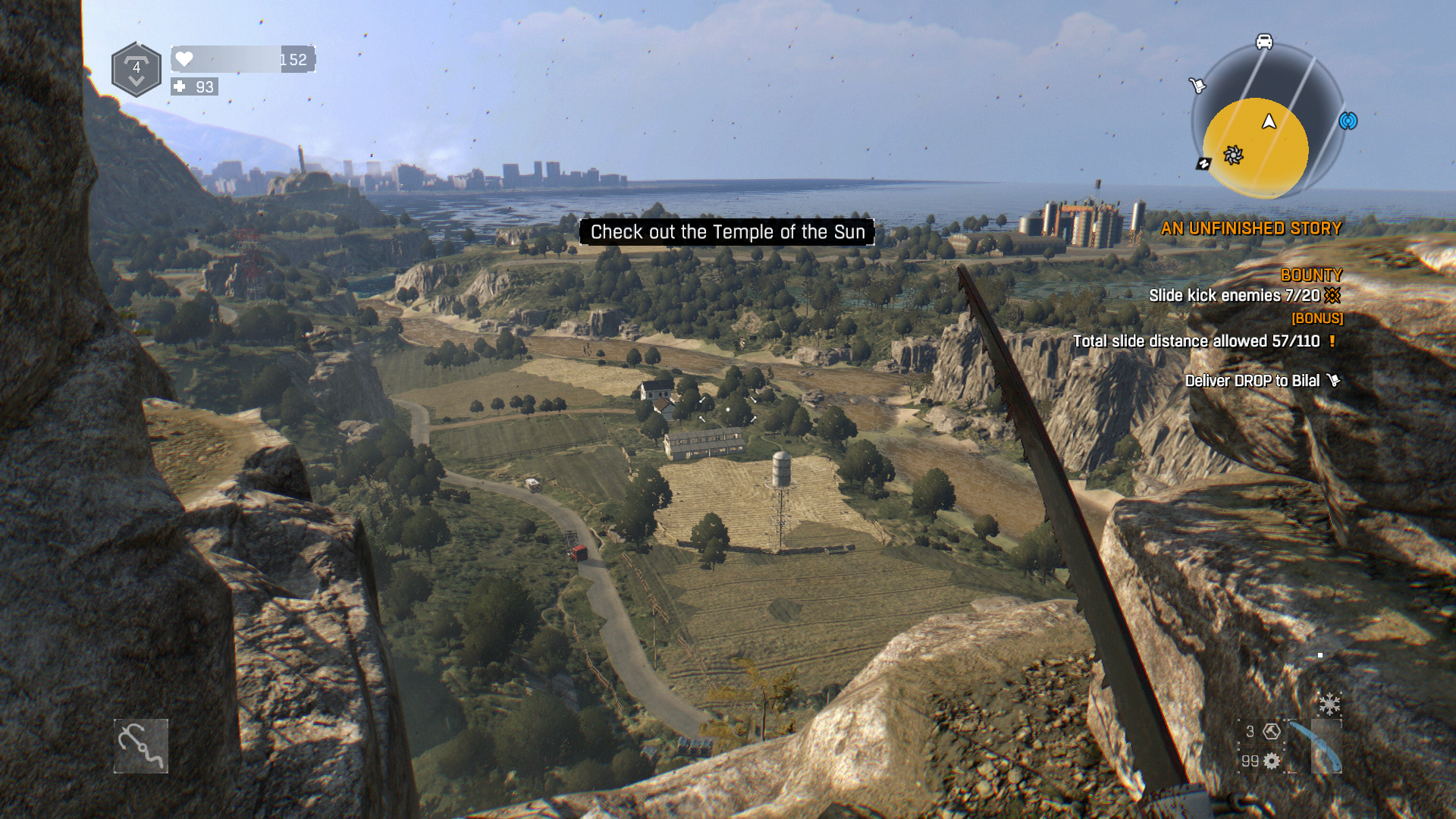Click the medkit count icon
This screenshot has height=819, width=1456.
[x=180, y=86]
